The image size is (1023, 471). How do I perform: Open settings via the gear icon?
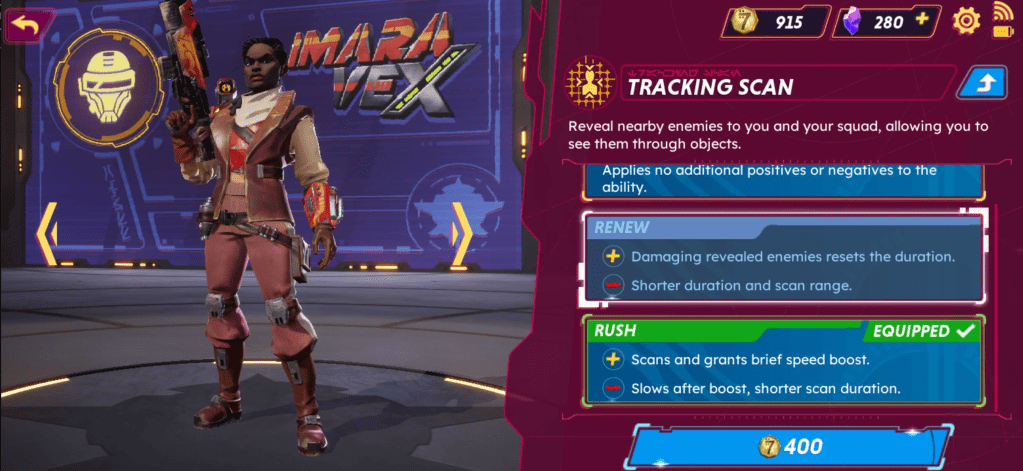click(x=965, y=20)
